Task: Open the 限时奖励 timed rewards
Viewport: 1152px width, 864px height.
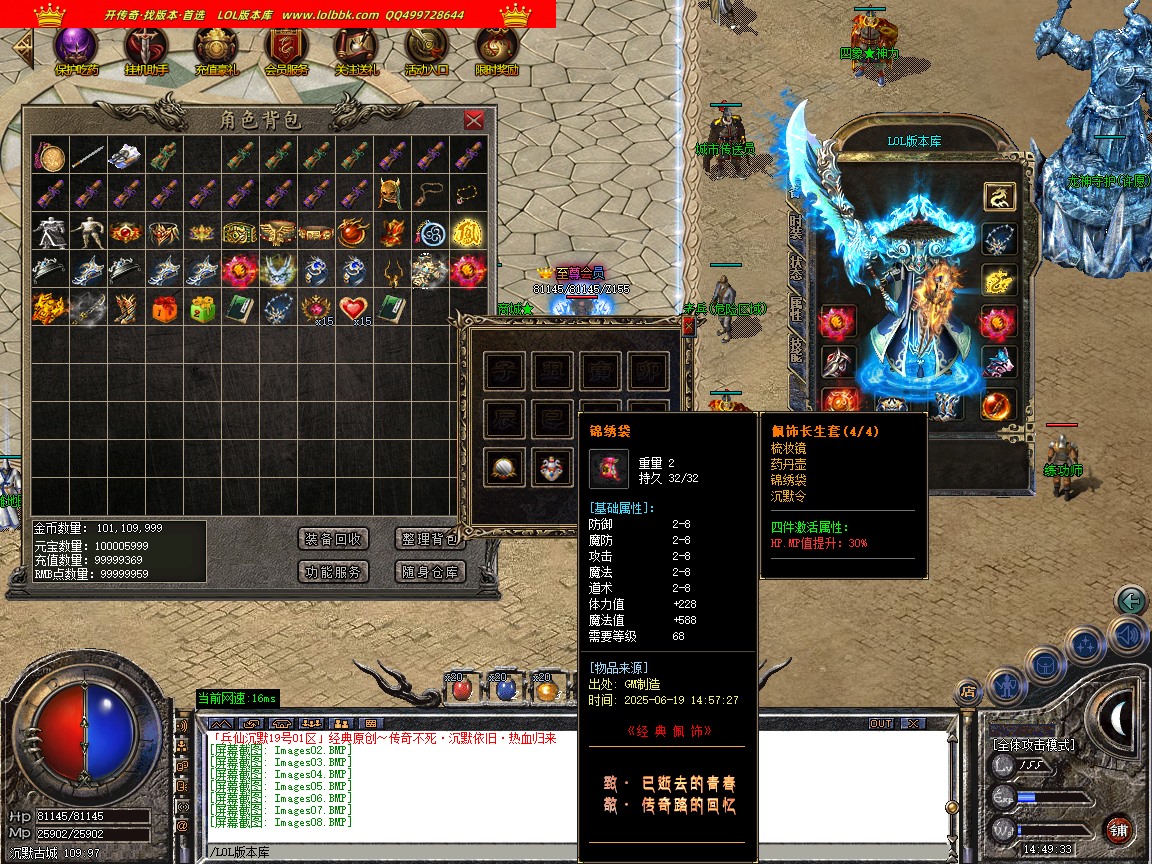Action: tap(496, 48)
